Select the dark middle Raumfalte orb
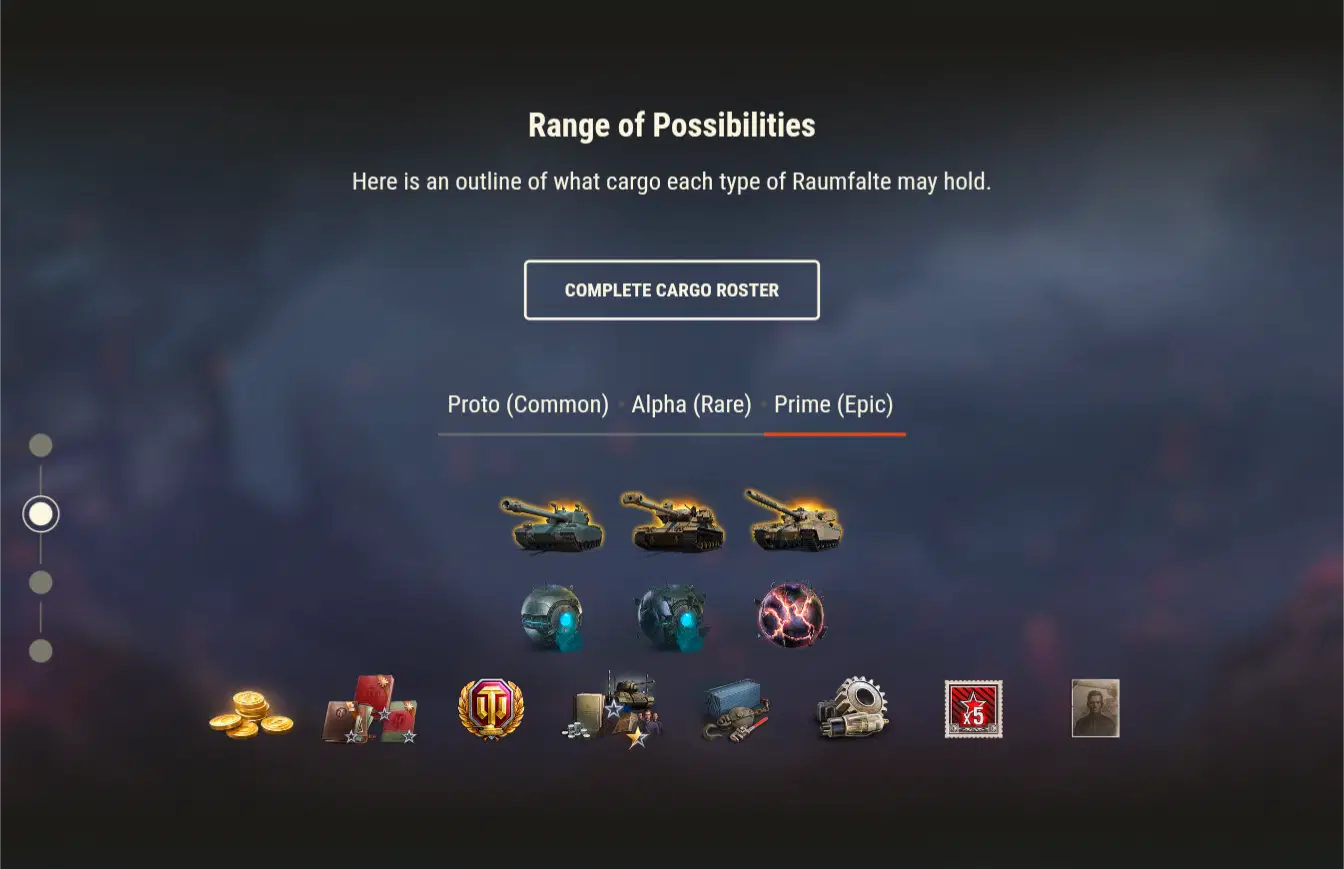This screenshot has height=869, width=1344. 672,615
